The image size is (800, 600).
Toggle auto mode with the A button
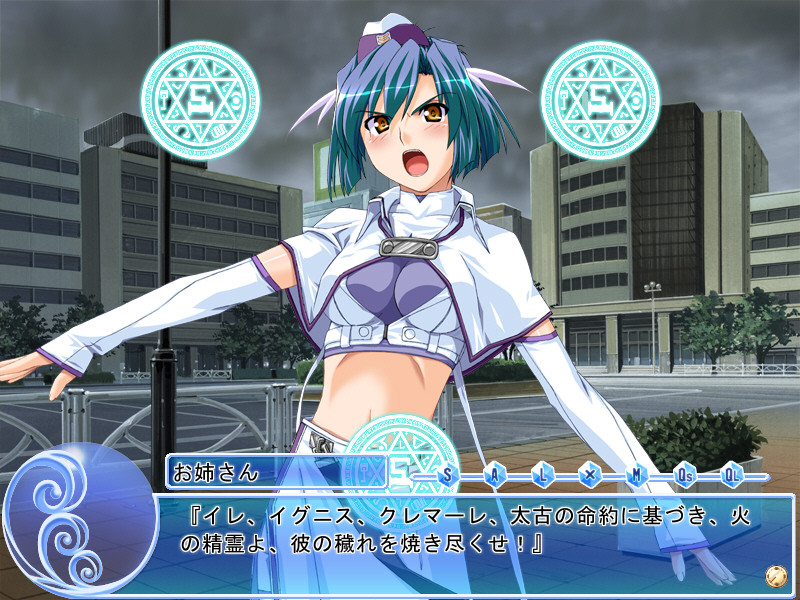[x=495, y=475]
